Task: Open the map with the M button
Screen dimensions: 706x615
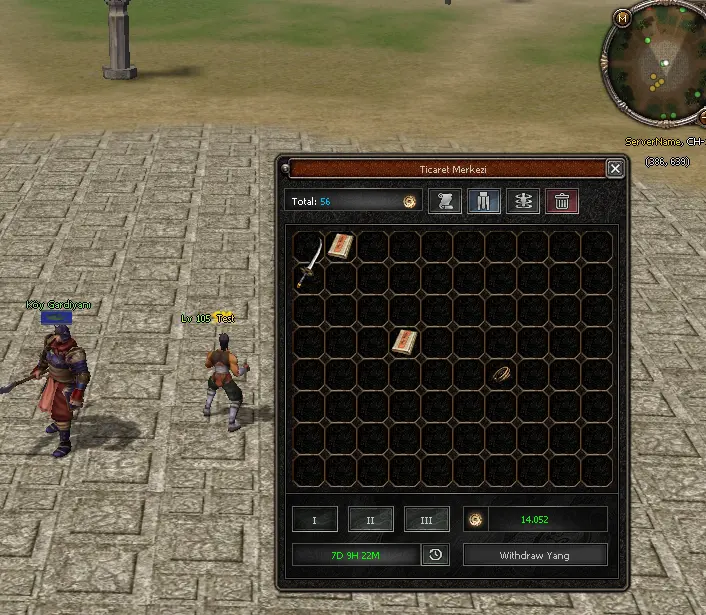Action: [x=623, y=18]
